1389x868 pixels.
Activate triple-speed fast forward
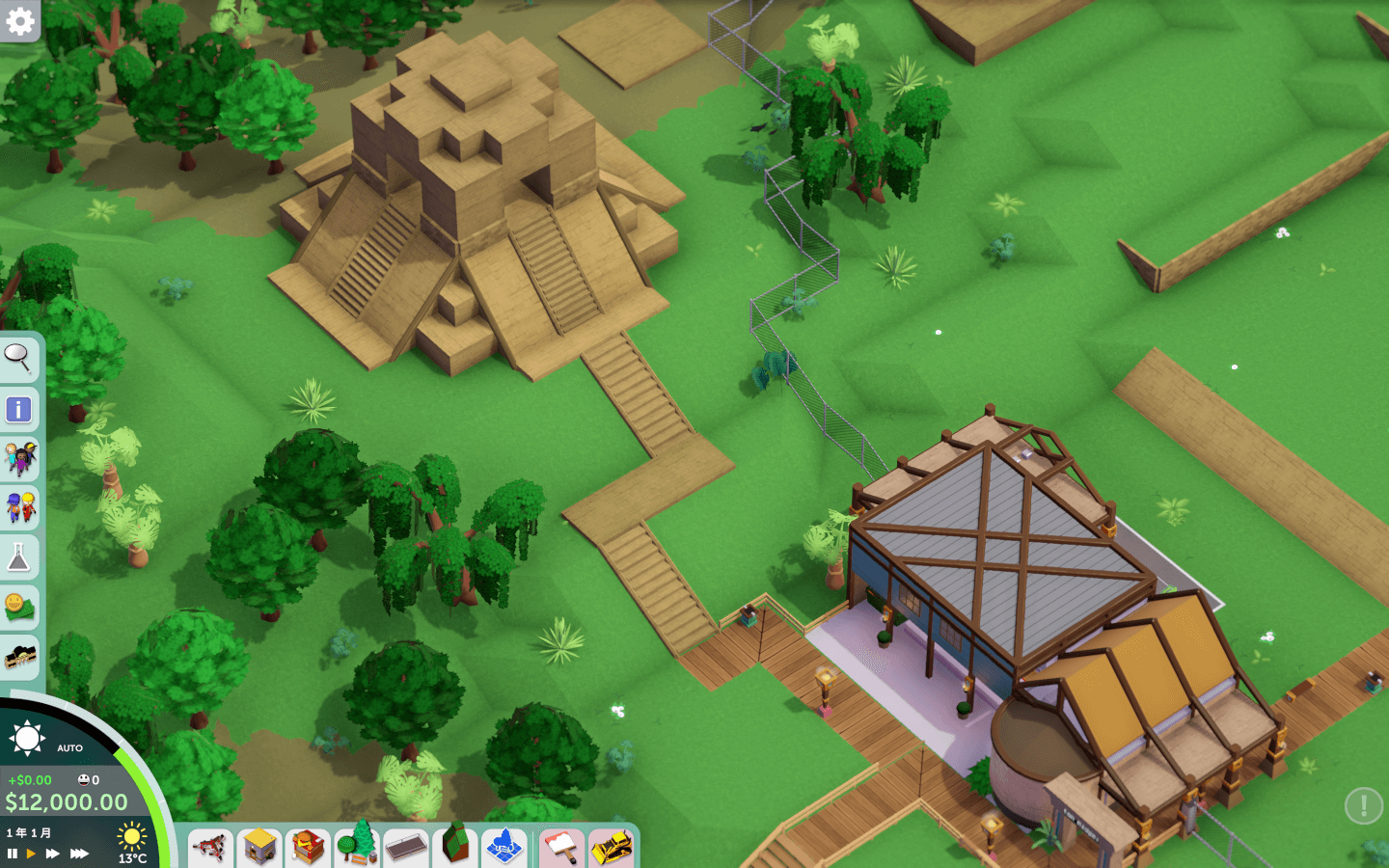(79, 854)
